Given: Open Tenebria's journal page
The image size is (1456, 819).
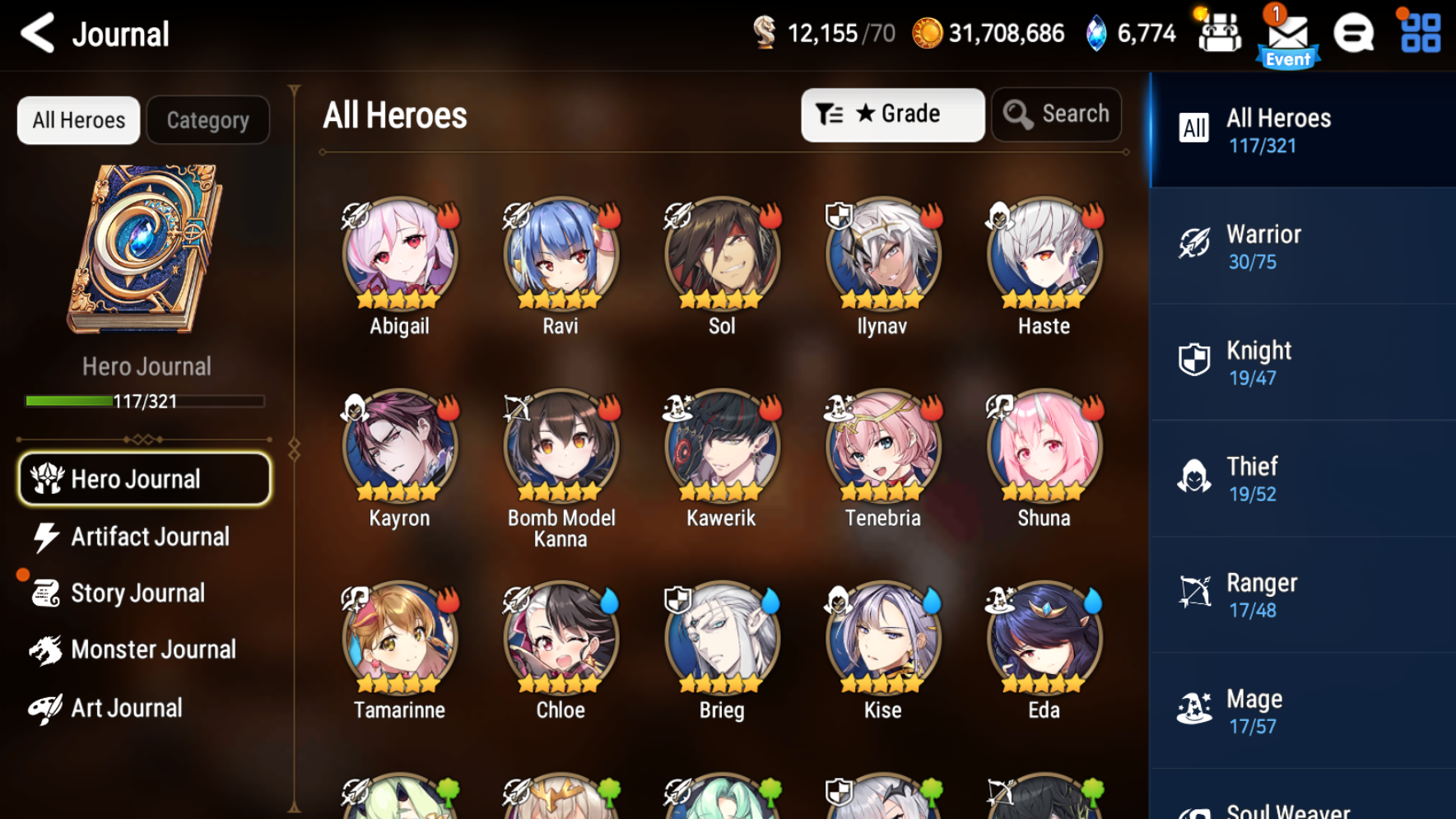Looking at the screenshot, I should 882,445.
